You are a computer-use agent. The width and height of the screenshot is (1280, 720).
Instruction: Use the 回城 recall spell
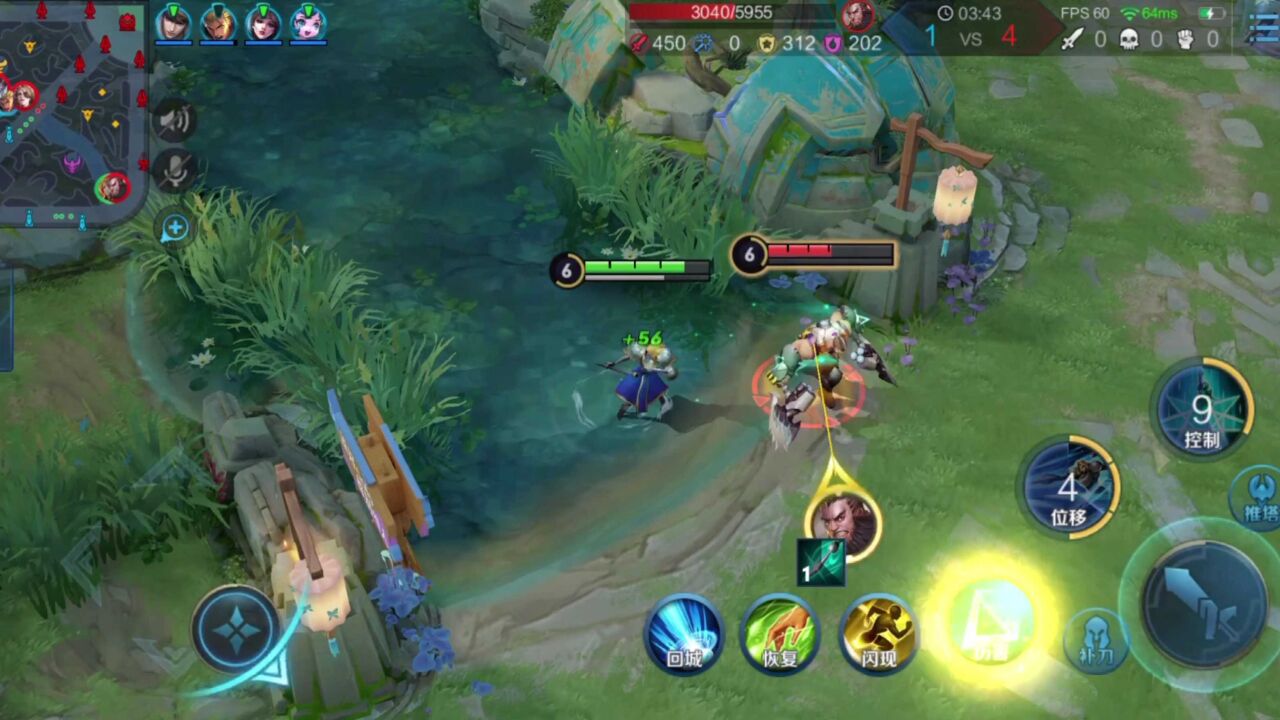pyautogui.click(x=684, y=634)
